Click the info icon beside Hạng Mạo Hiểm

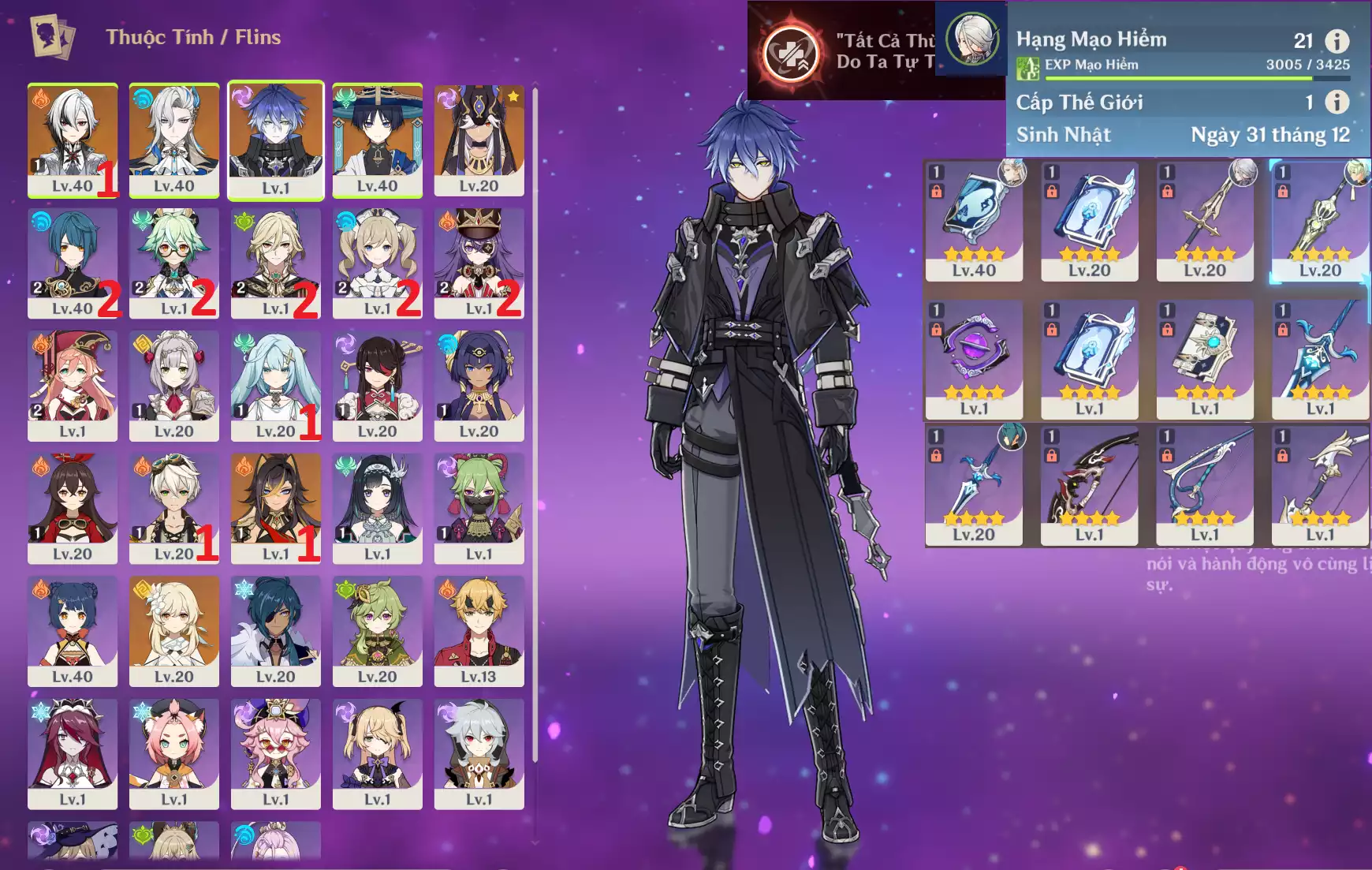(x=1337, y=40)
